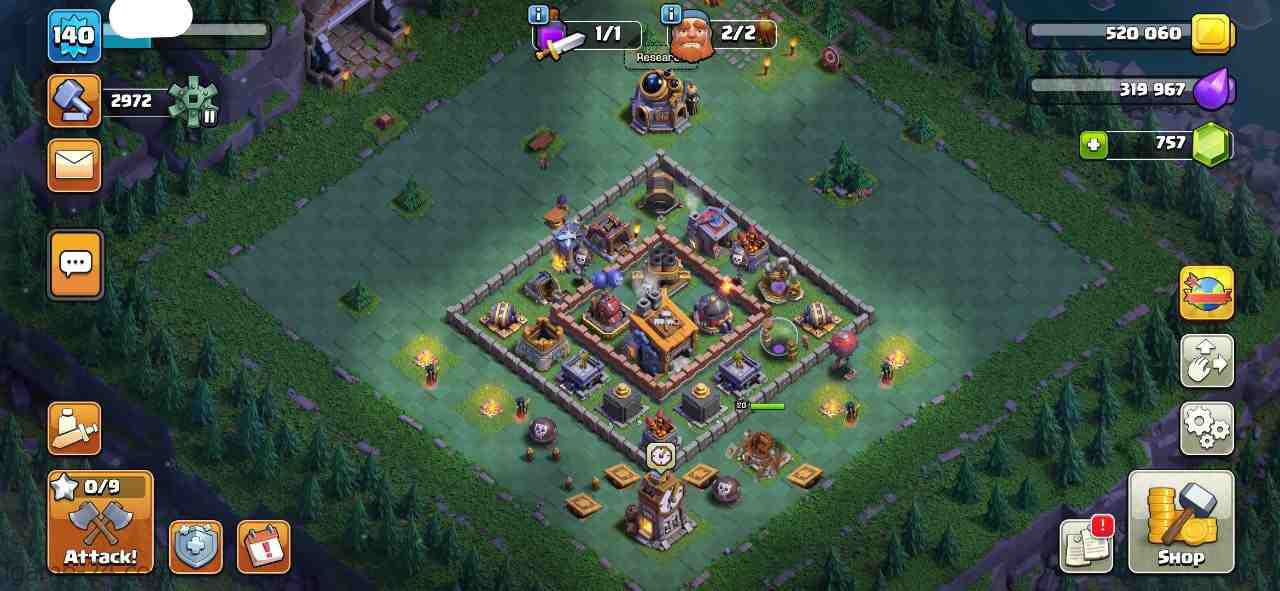Open the Shop
This screenshot has height=591, width=1280.
pyautogui.click(x=1181, y=522)
